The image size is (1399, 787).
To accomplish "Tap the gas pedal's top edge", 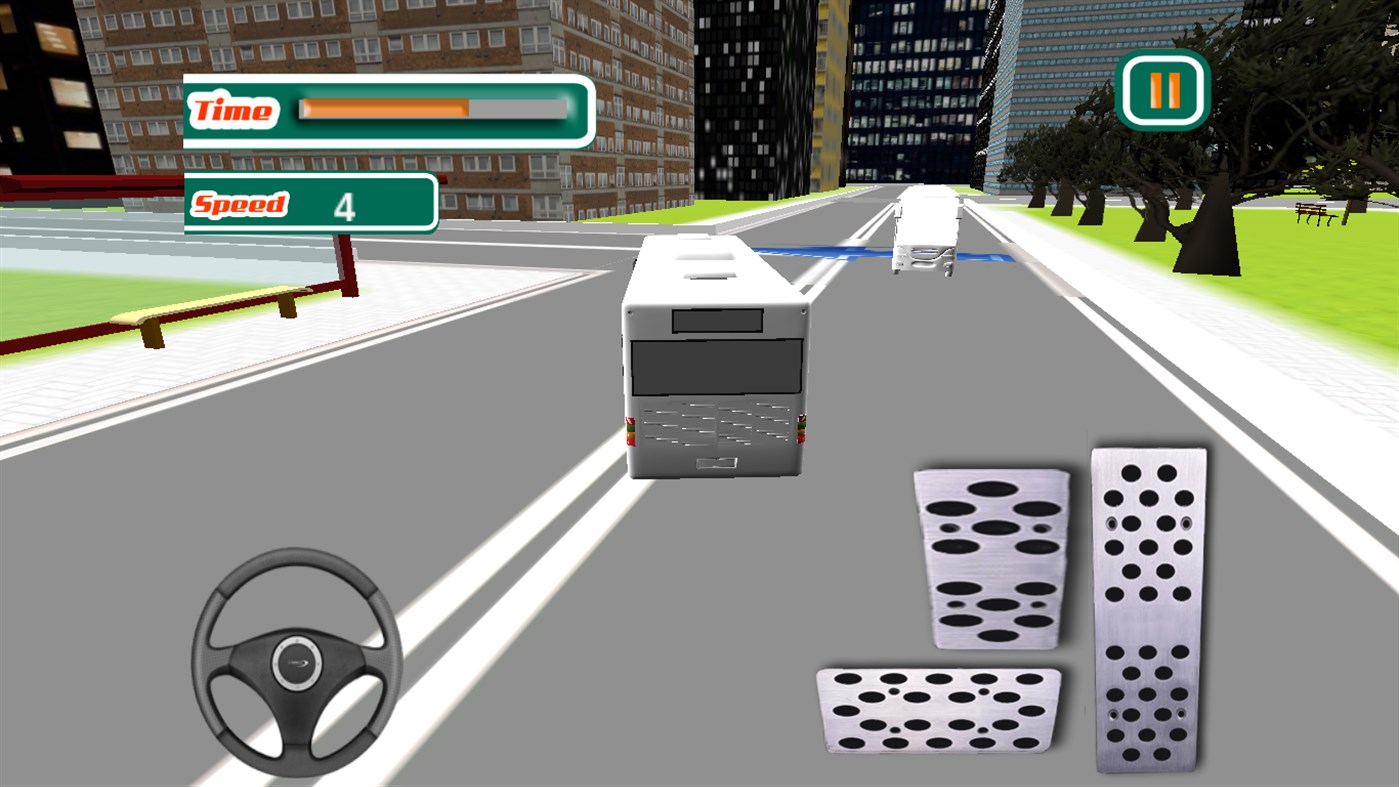I will coord(1148,455).
